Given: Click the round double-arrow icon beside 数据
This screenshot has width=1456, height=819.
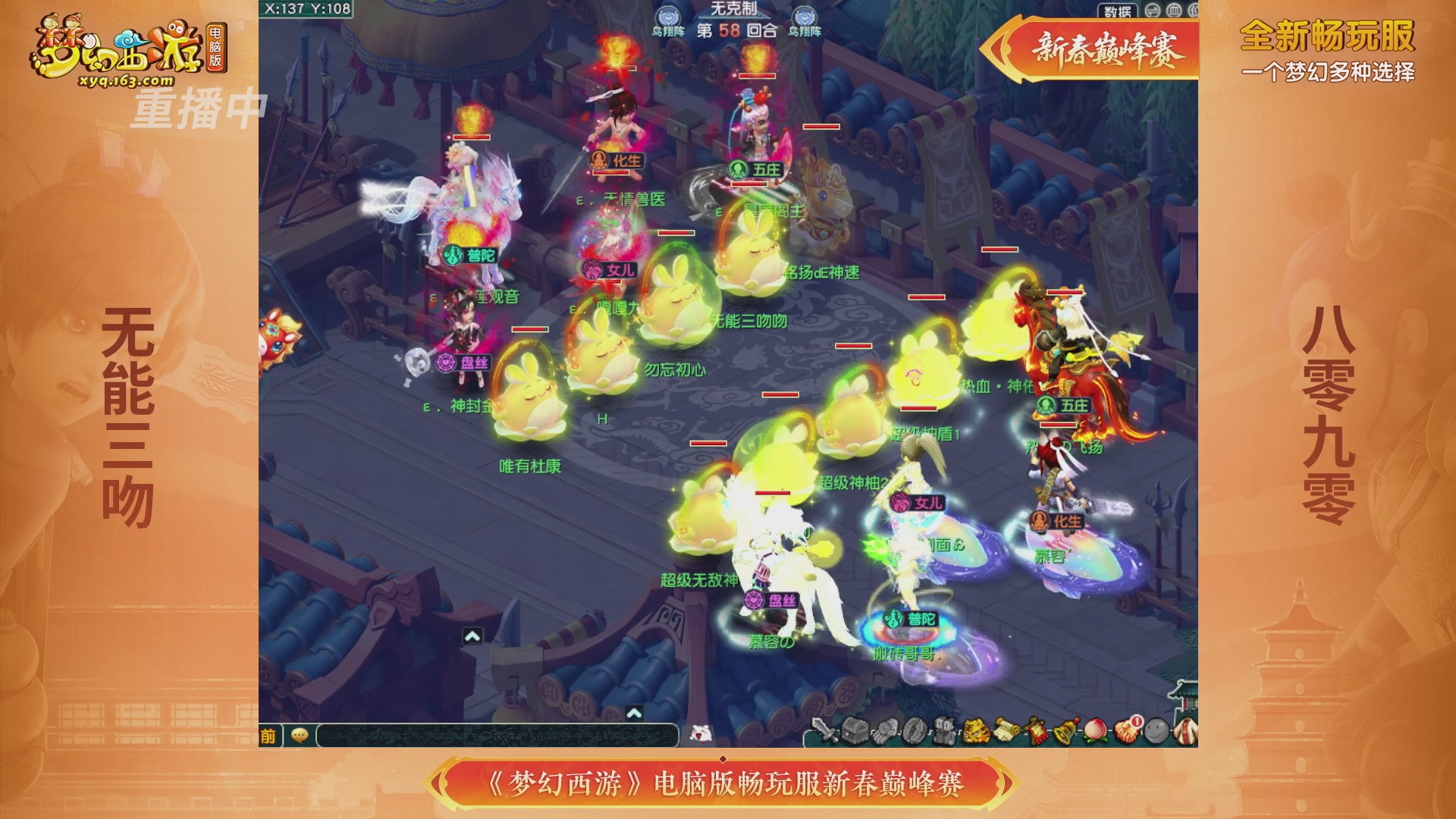Looking at the screenshot, I should pyautogui.click(x=1152, y=11).
